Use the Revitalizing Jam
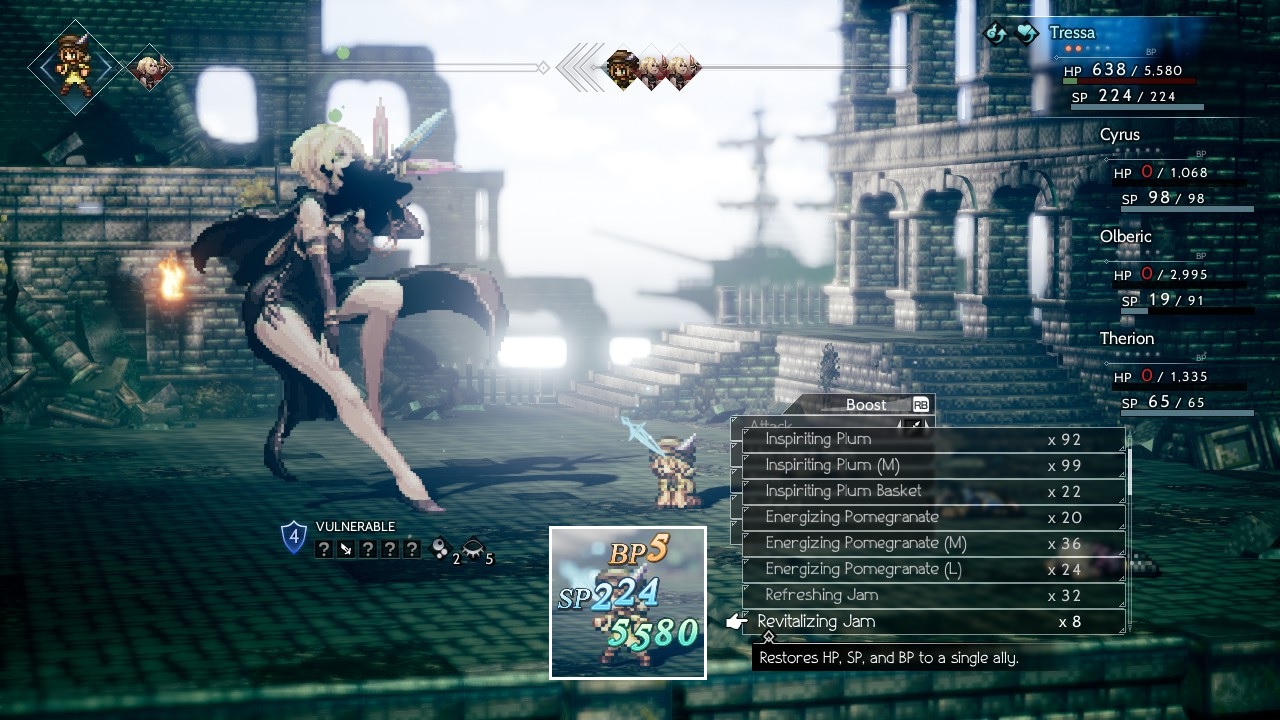Image resolution: width=1280 pixels, height=720 pixels. pyautogui.click(x=932, y=621)
